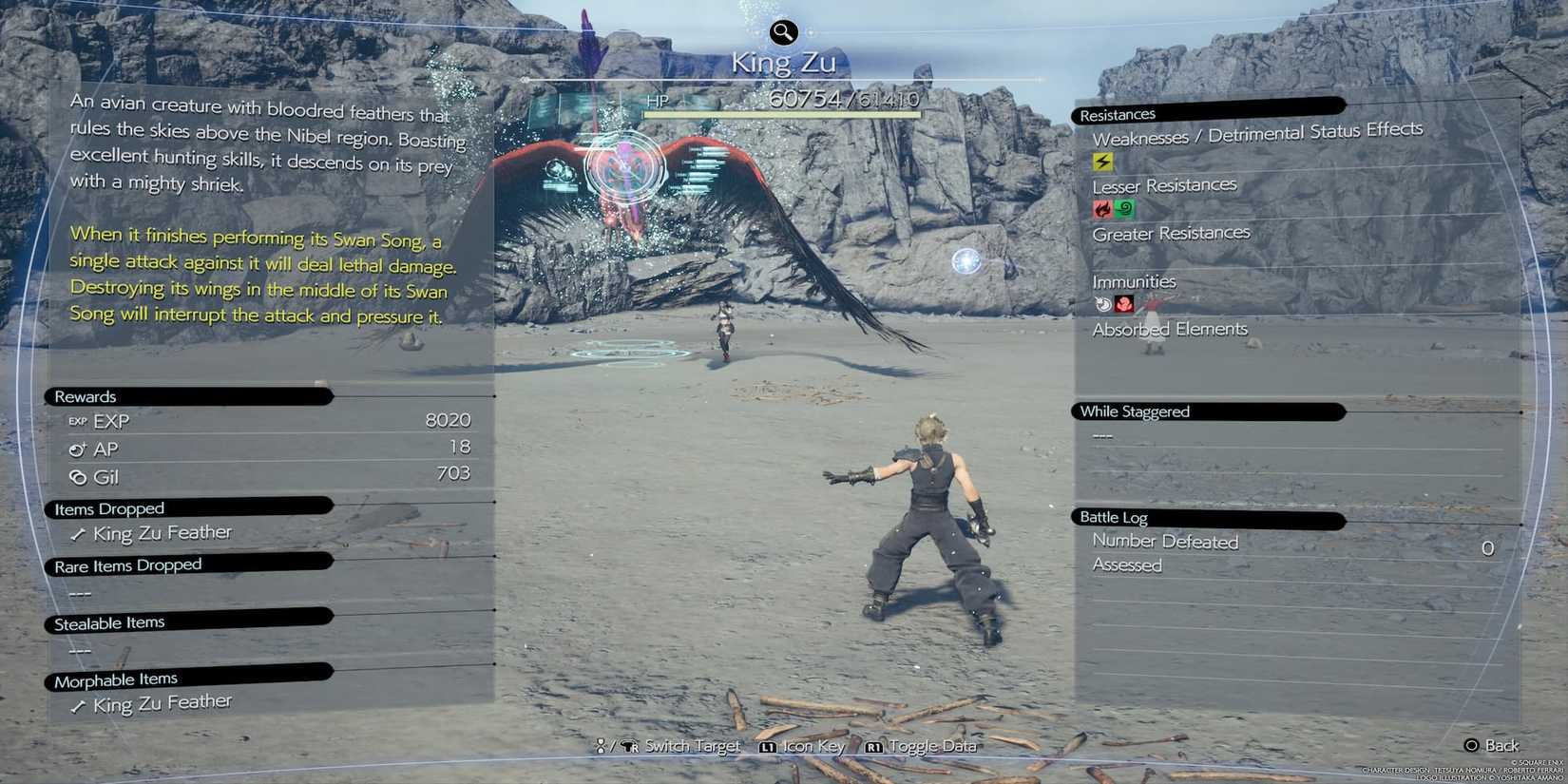
Task: Select the first Immunities status icon
Action: [1101, 304]
